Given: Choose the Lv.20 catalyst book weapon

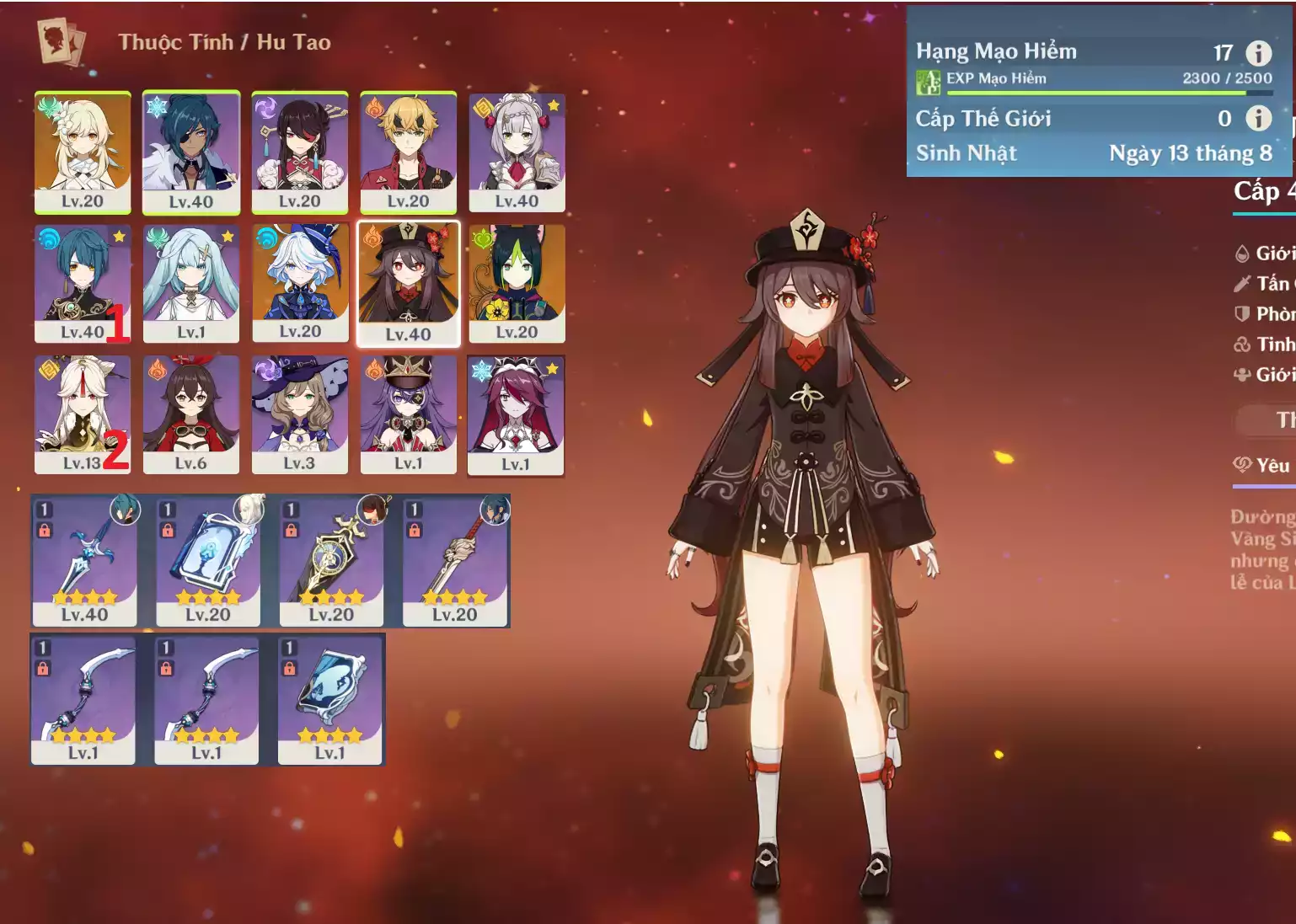Looking at the screenshot, I should pos(208,561).
